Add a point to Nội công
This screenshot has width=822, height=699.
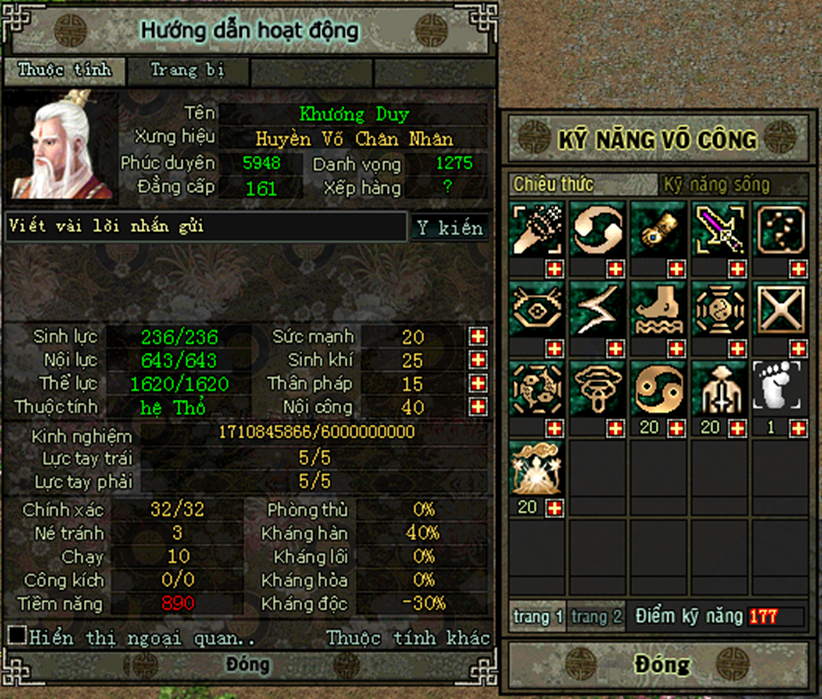point(478,407)
